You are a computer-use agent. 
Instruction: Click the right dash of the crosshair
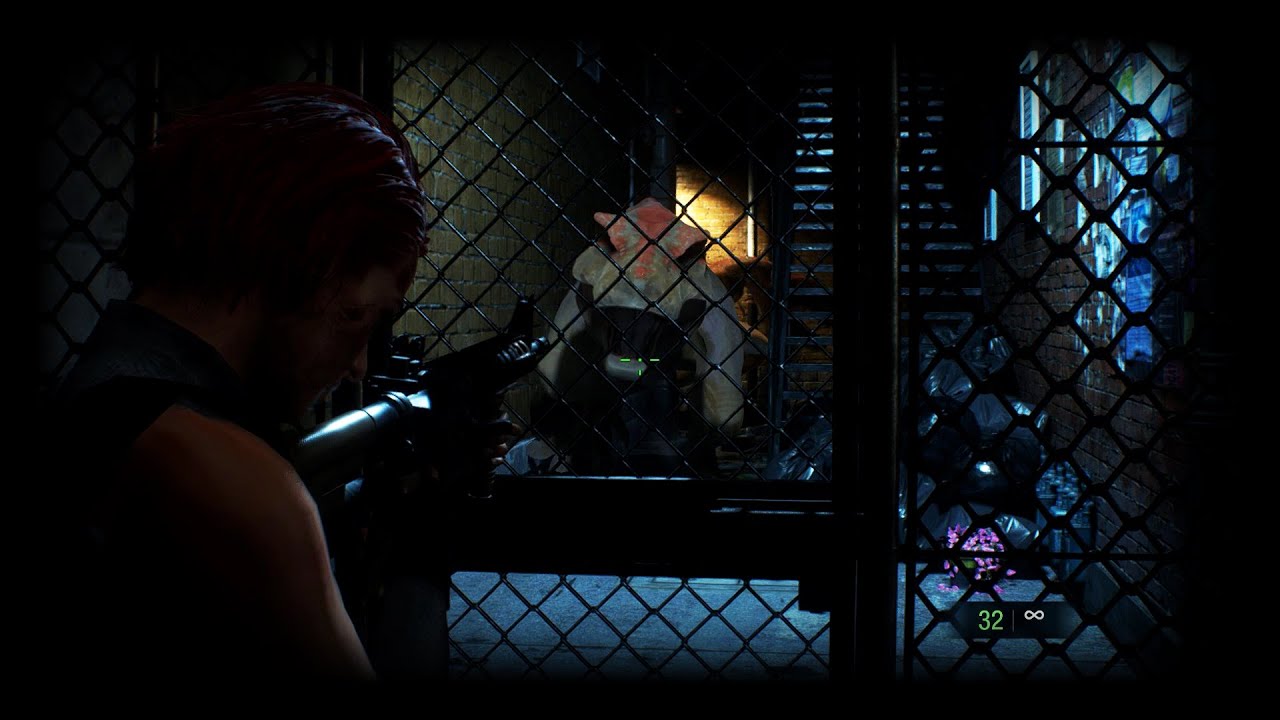coord(654,360)
